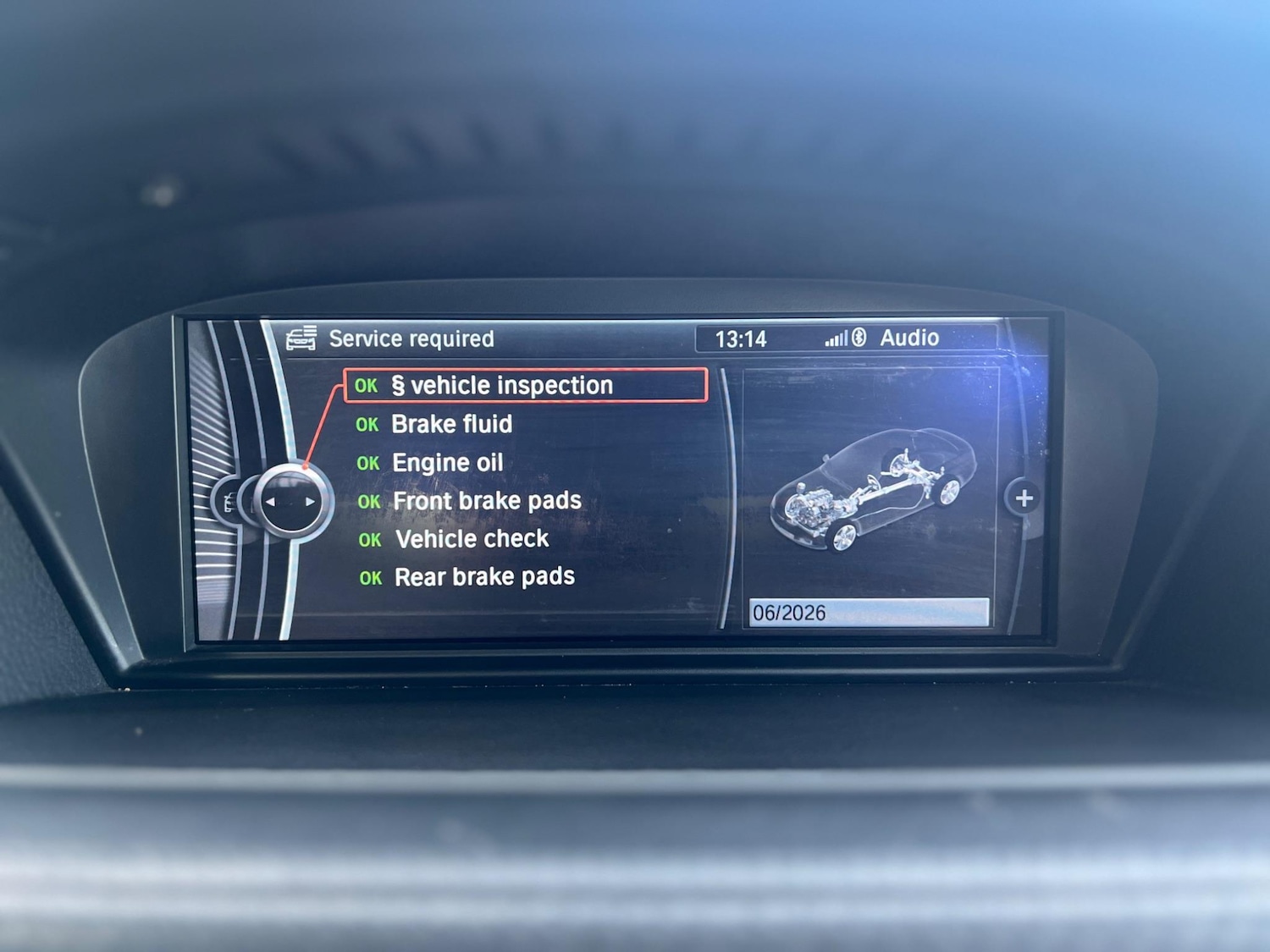
Task: Click the signal strength bars indicator
Action: coord(835,338)
